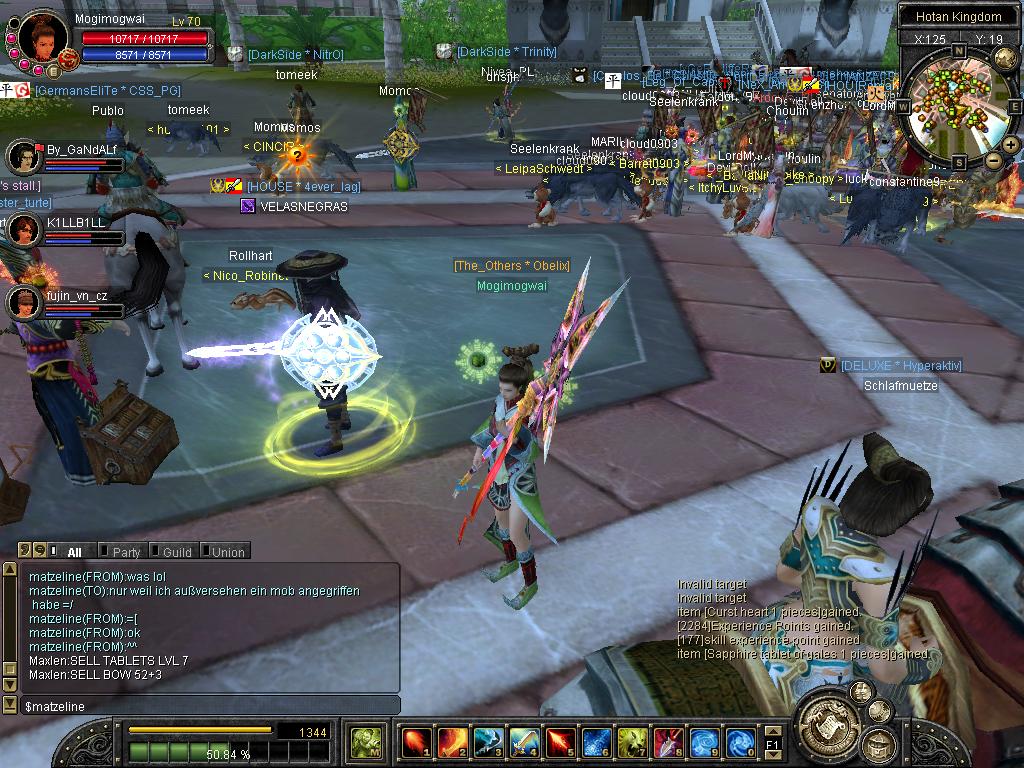Activate the fire skill in hotbar slot 1
The height and width of the screenshot is (768, 1024).
pos(416,742)
